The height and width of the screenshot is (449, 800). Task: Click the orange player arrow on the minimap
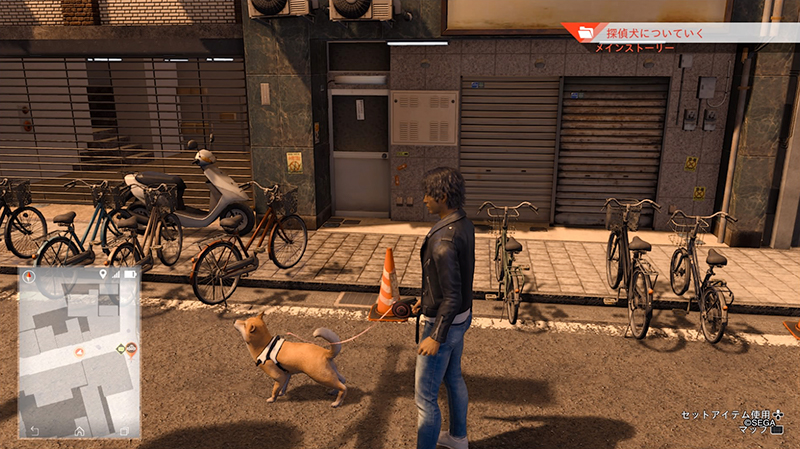pos(79,353)
